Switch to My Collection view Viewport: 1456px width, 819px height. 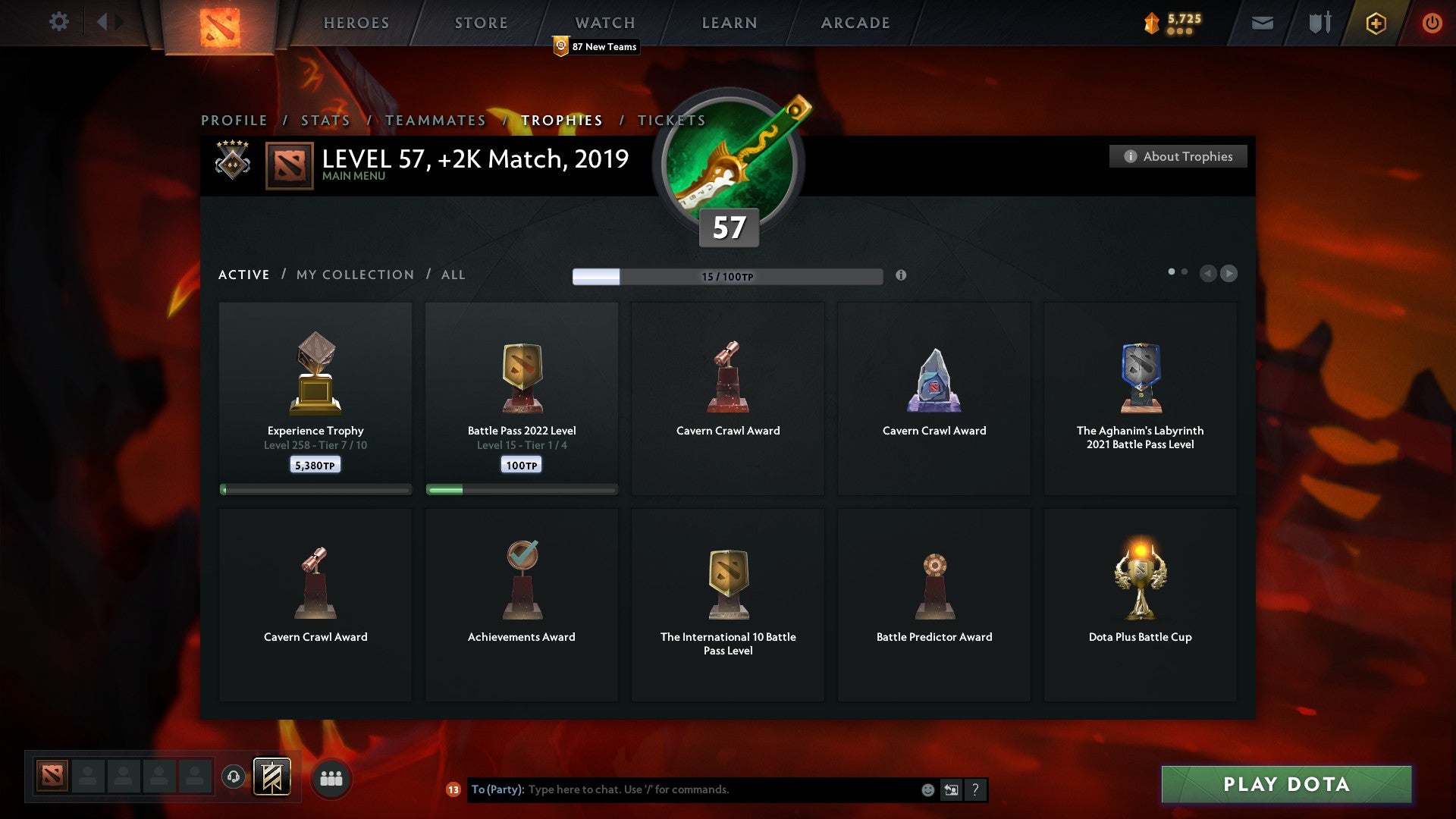[353, 275]
